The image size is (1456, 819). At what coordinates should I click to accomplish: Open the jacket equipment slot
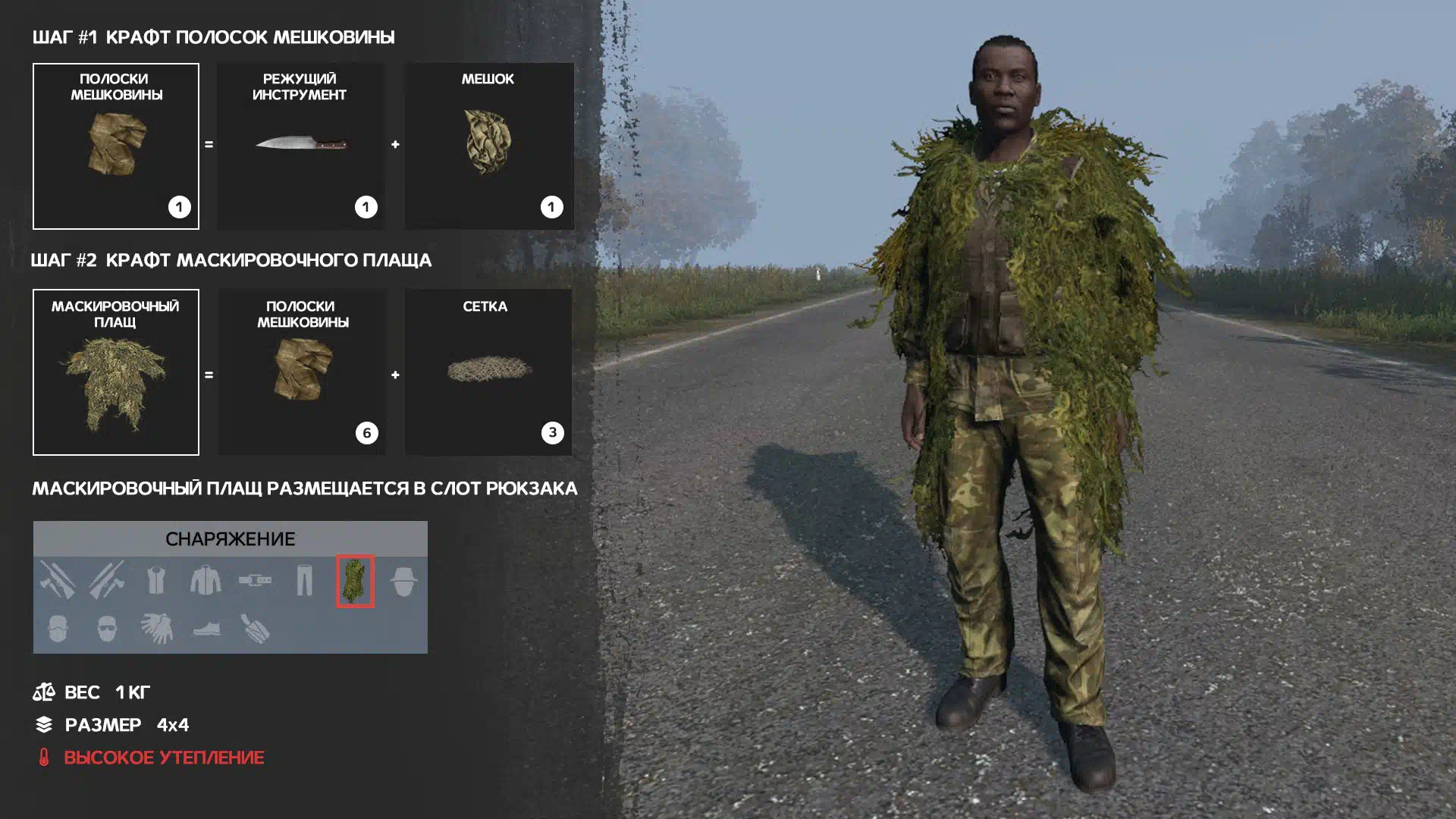click(206, 582)
